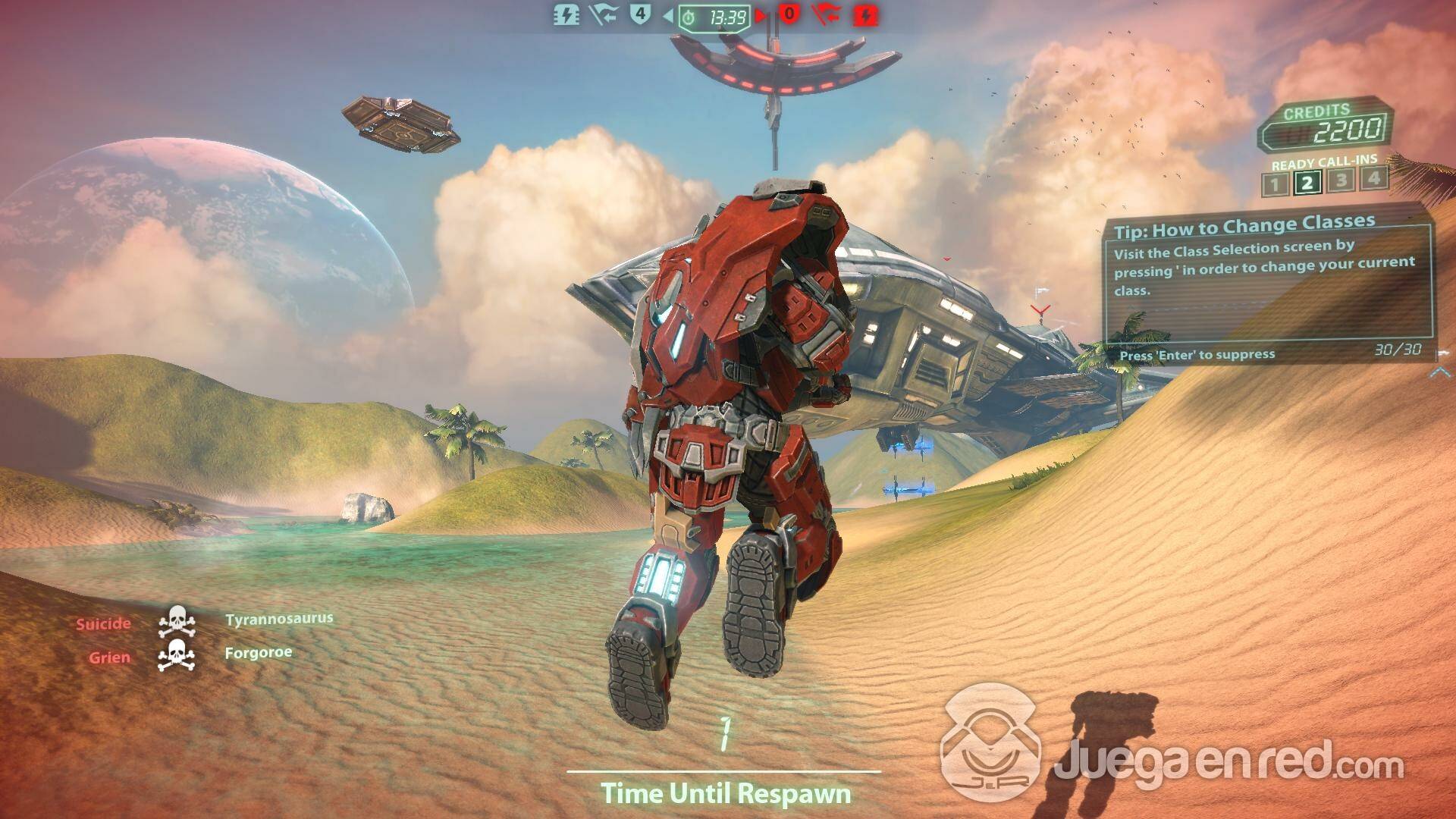Choose call-in slot 3
The width and height of the screenshot is (1456, 819).
pos(1341,180)
